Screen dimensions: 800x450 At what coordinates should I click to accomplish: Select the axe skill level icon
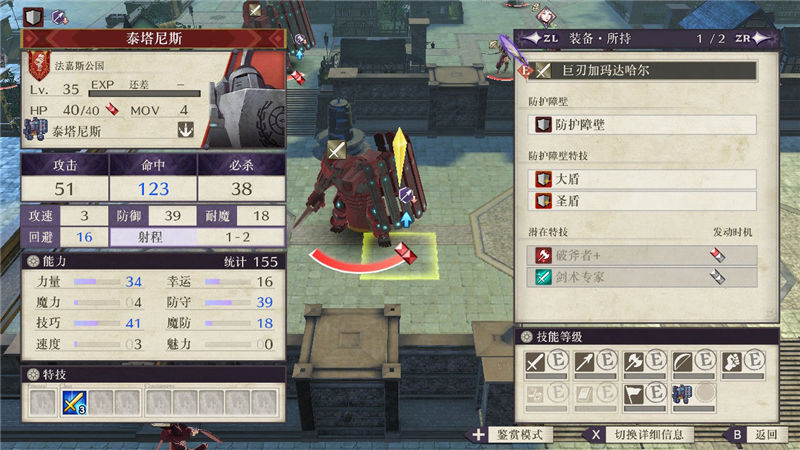pyautogui.click(x=632, y=362)
